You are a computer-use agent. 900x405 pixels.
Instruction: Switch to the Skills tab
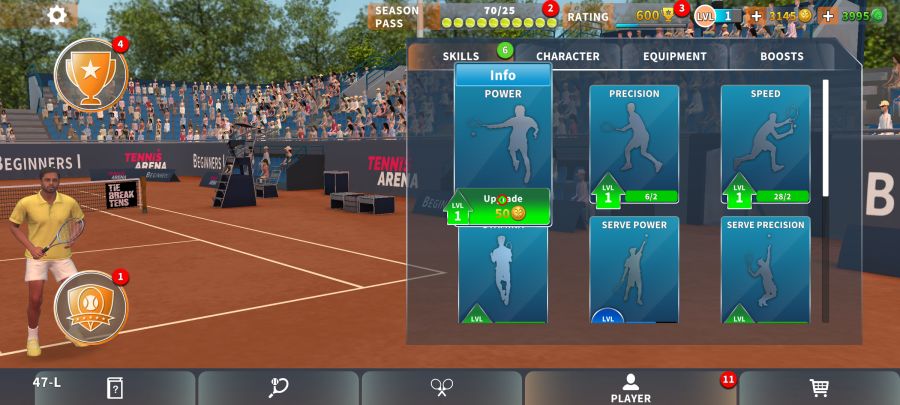point(461,57)
